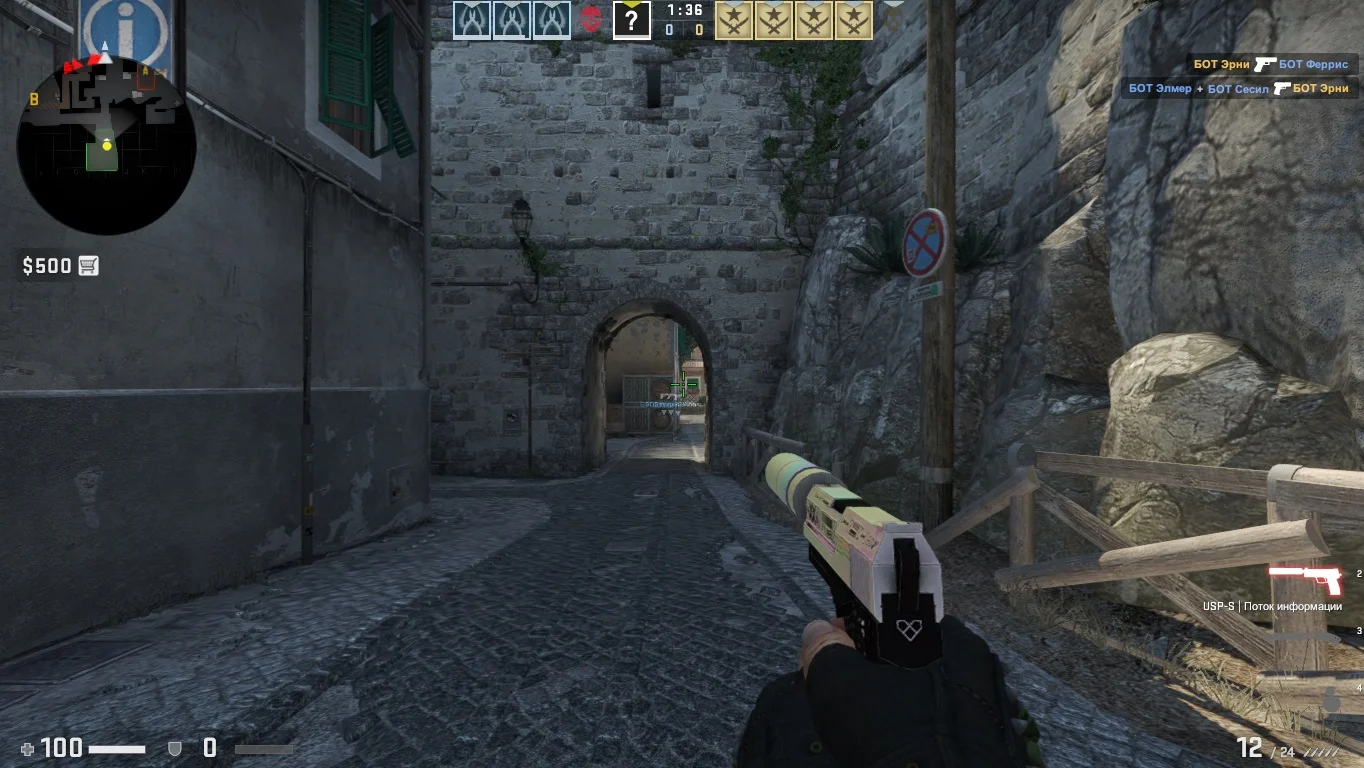Screen dimensions: 1364x768
Task: Click the circular radar minimap
Action: click(106, 146)
